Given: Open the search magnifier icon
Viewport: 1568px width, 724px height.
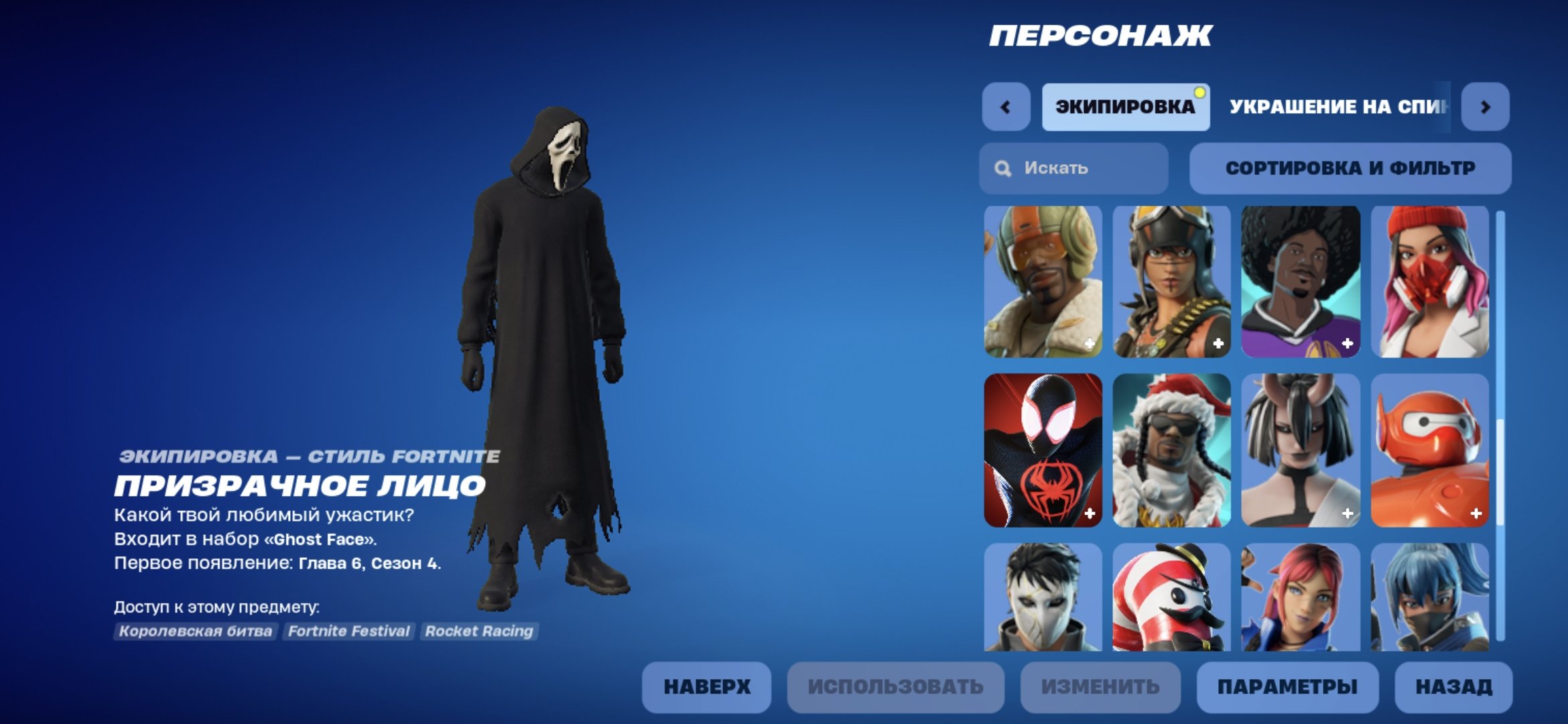Looking at the screenshot, I should (1002, 168).
